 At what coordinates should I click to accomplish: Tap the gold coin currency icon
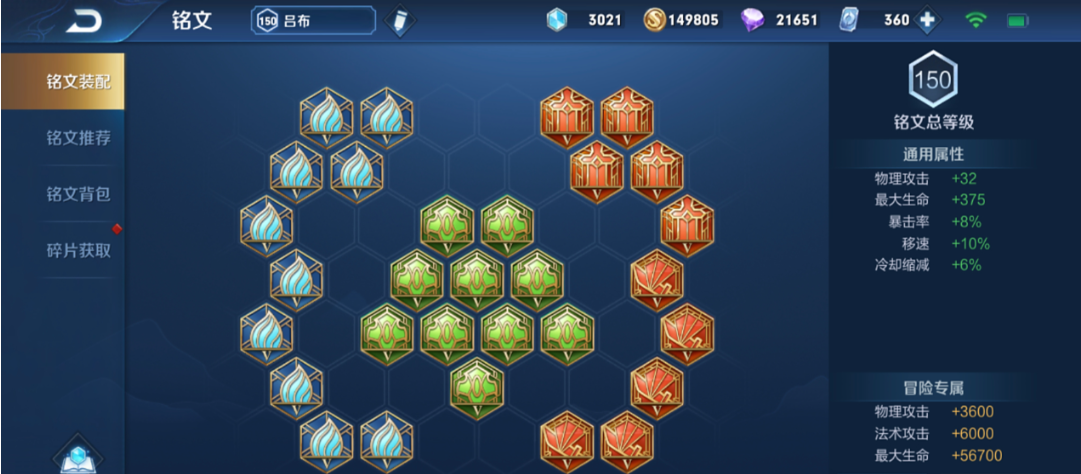pos(654,20)
